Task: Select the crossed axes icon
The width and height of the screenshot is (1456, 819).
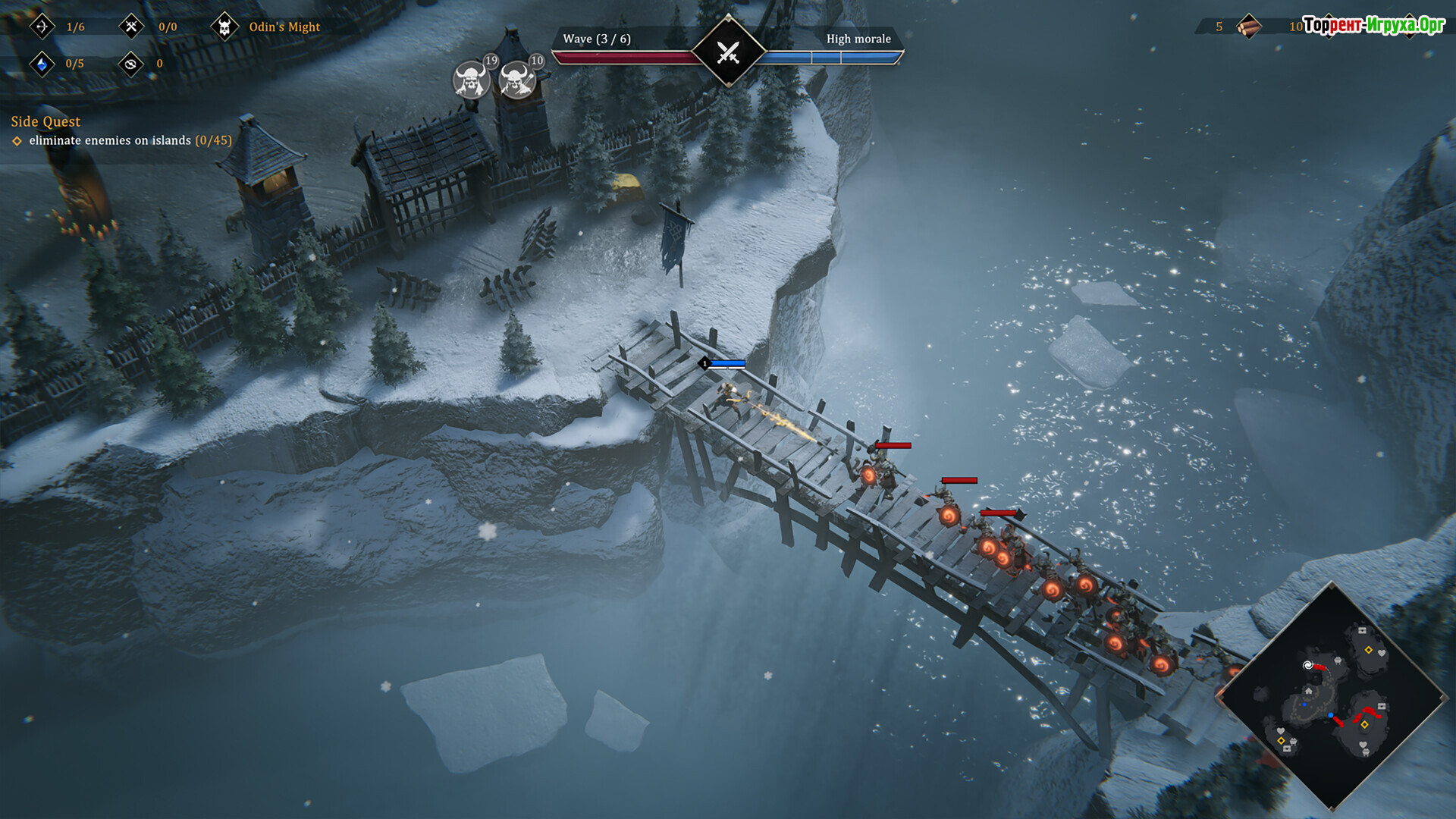Action: click(x=131, y=27)
